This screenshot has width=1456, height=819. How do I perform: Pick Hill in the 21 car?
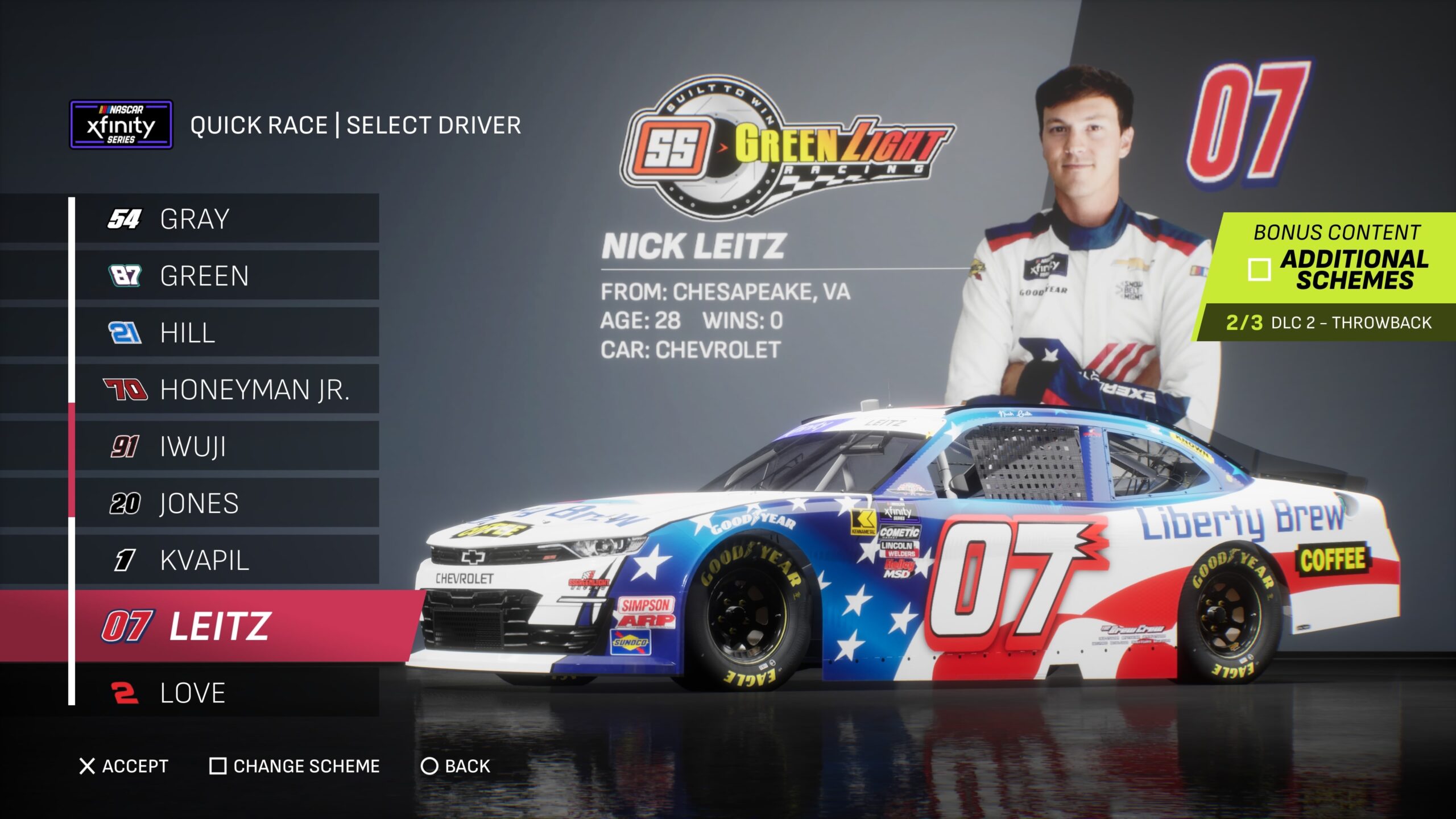click(x=226, y=333)
